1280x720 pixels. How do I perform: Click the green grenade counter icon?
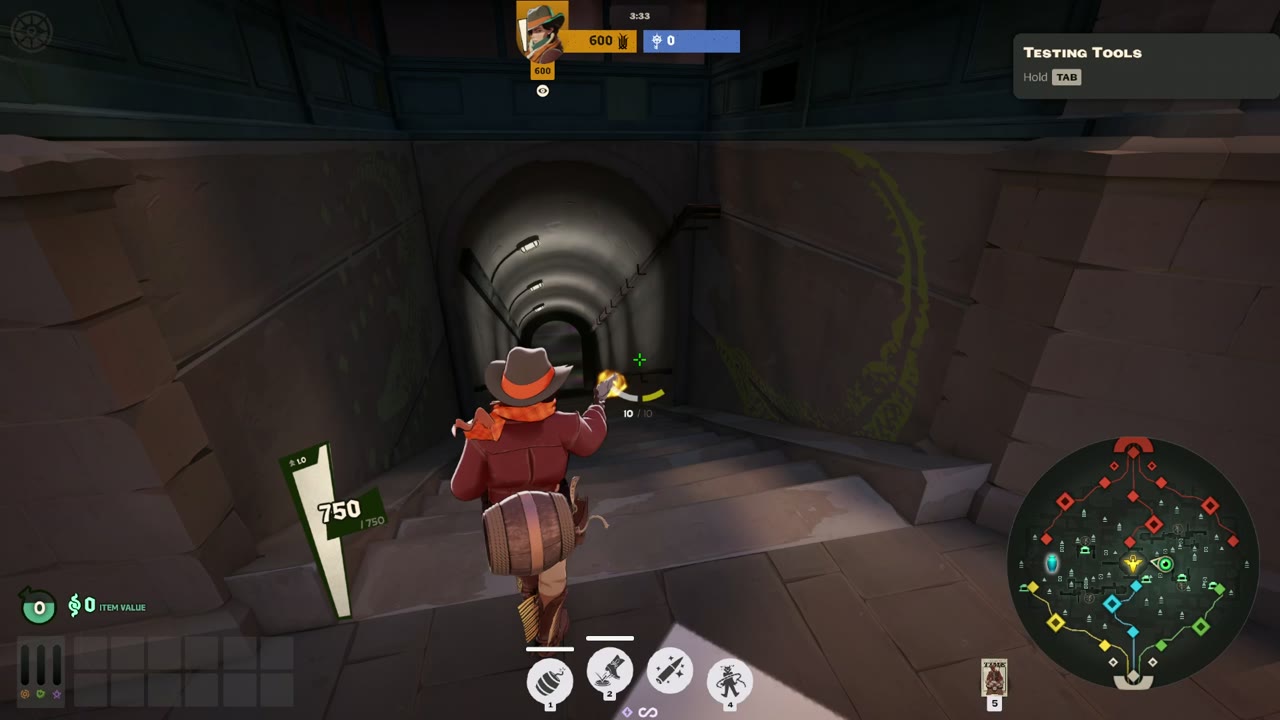(x=38, y=606)
